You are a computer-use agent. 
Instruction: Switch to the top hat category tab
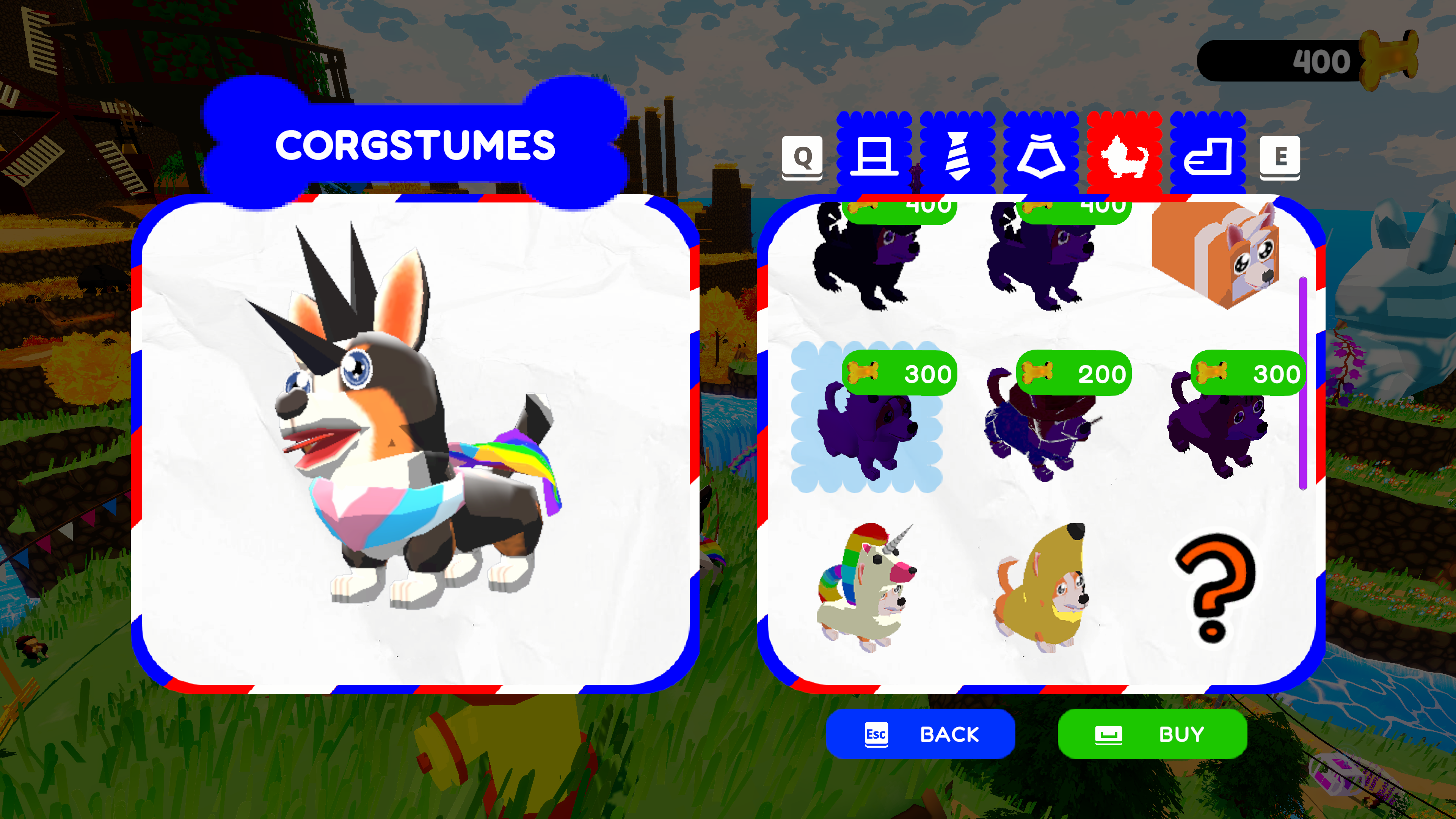(x=874, y=154)
